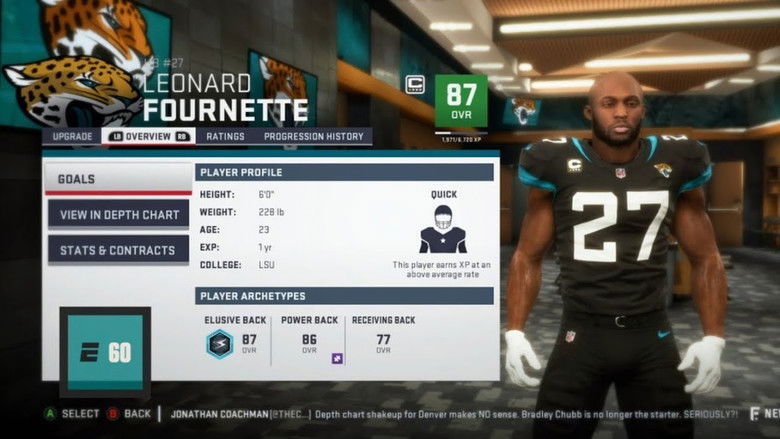
Task: Choose View in Depth Chart
Action: click(x=118, y=214)
